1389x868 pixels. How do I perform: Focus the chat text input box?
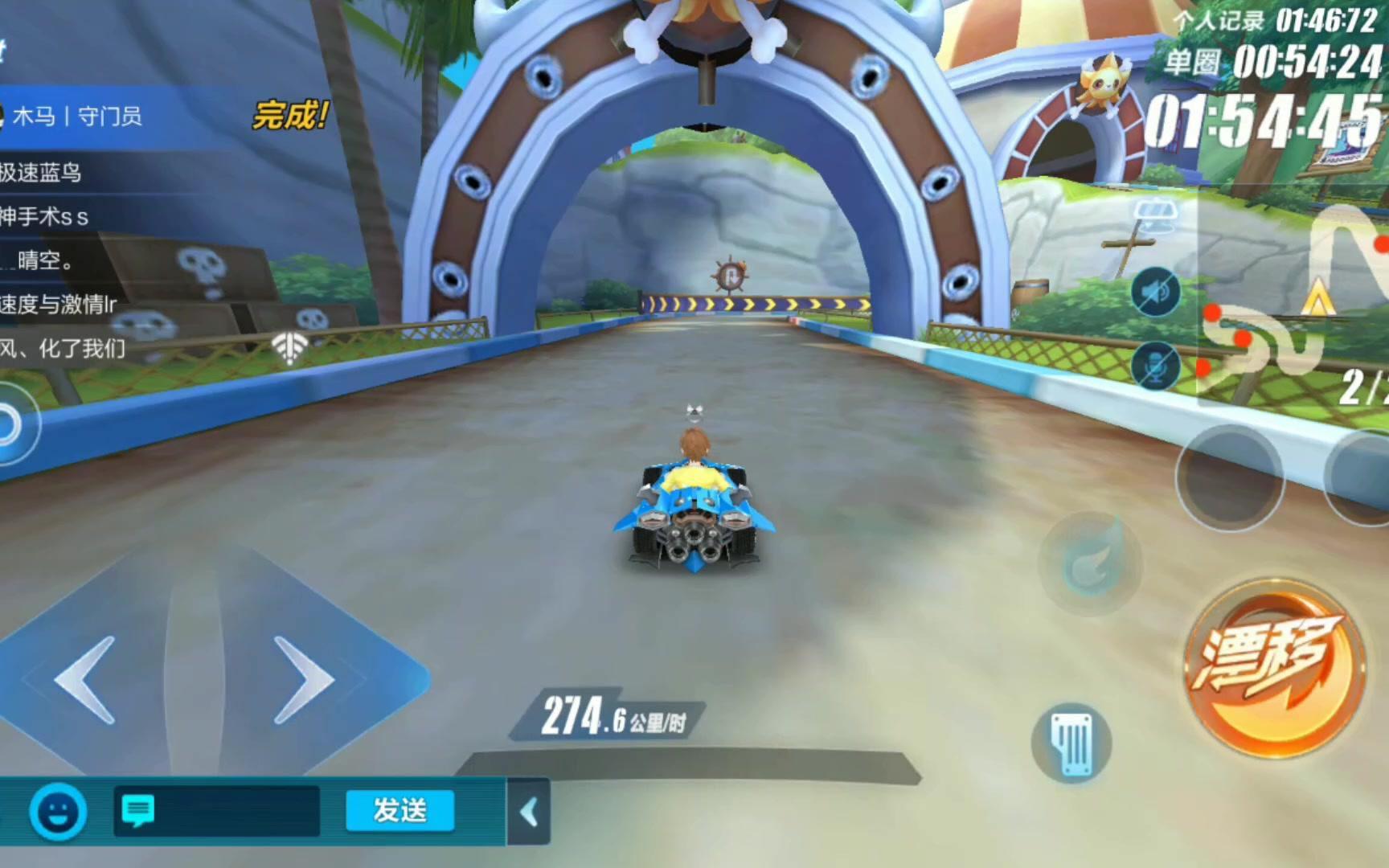click(x=217, y=811)
